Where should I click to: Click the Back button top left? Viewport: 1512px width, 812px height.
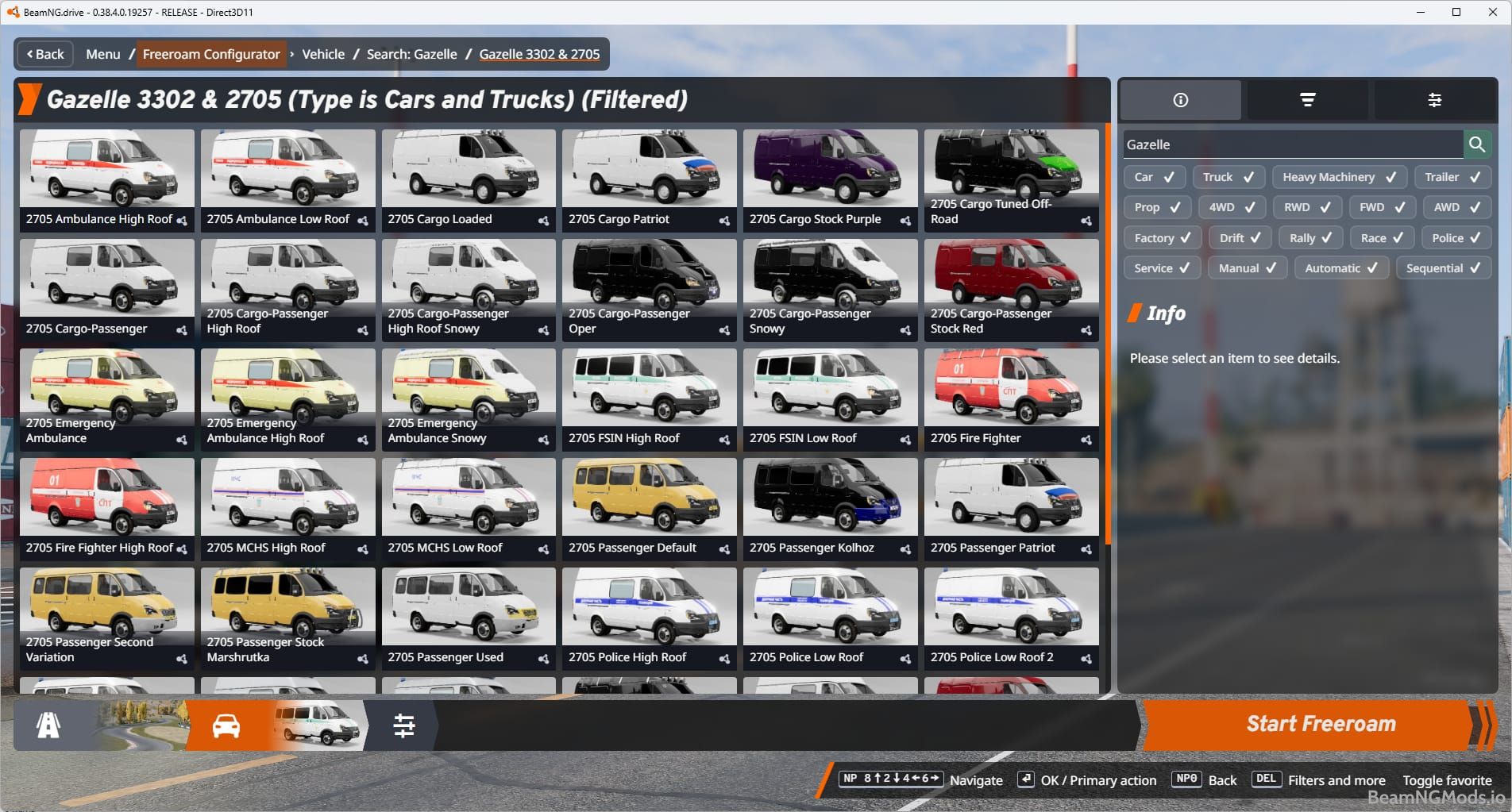[x=44, y=54]
